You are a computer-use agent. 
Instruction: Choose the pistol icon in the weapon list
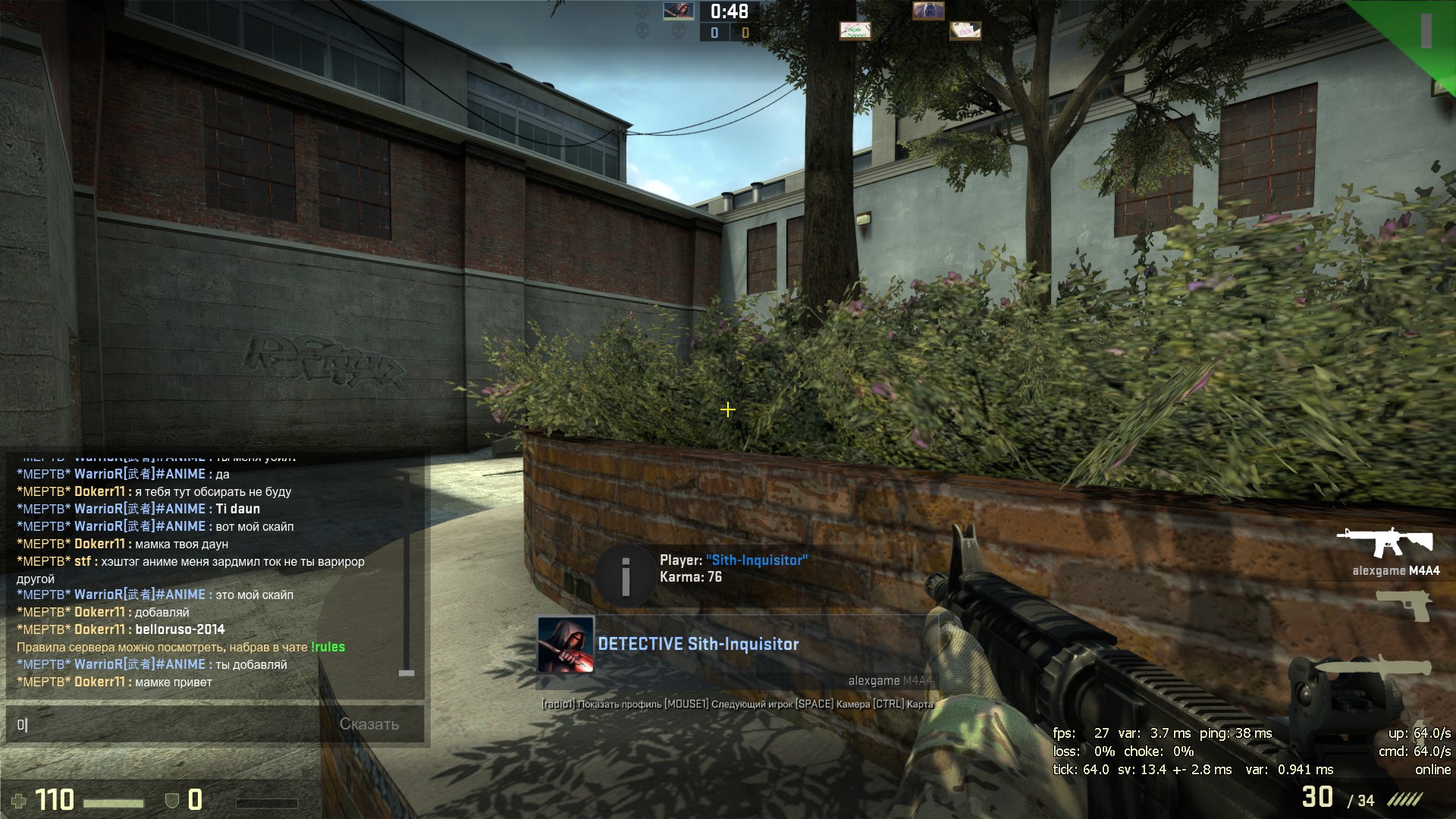(1404, 604)
